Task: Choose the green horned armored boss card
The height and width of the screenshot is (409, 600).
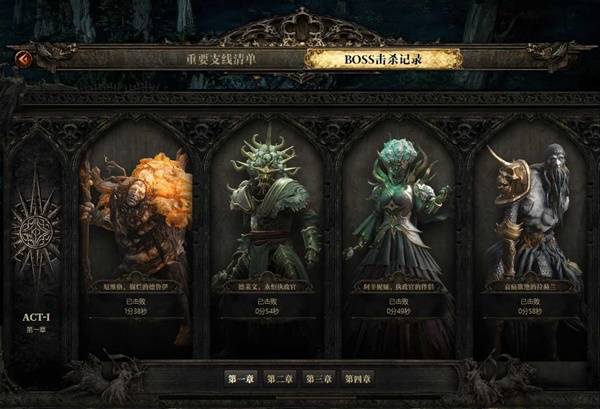Action: point(267,230)
